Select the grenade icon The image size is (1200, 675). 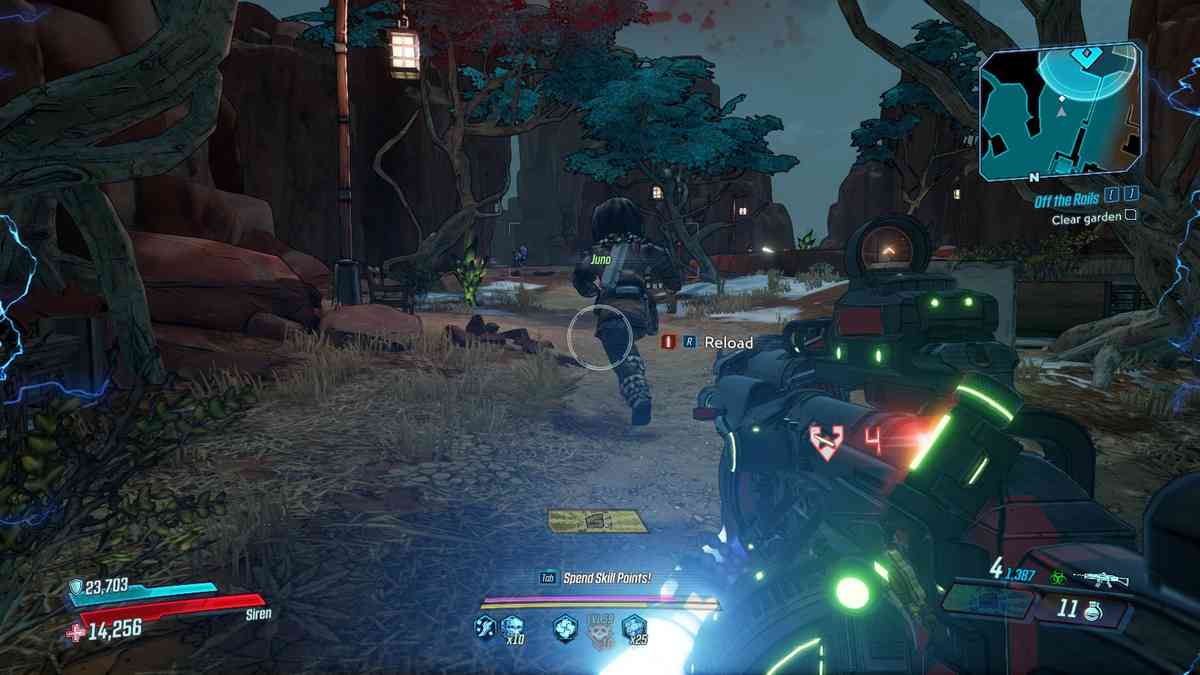point(1095,607)
